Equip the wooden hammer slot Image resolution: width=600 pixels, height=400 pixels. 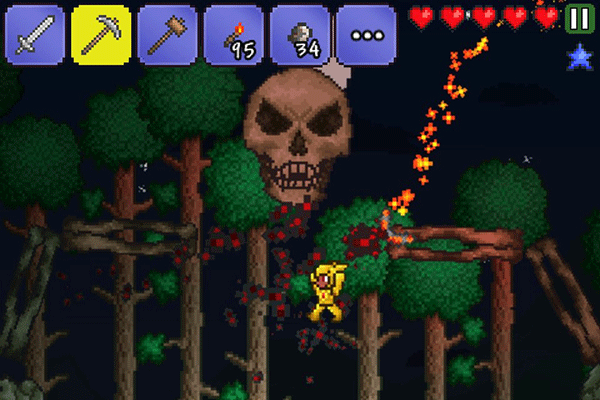(167, 33)
